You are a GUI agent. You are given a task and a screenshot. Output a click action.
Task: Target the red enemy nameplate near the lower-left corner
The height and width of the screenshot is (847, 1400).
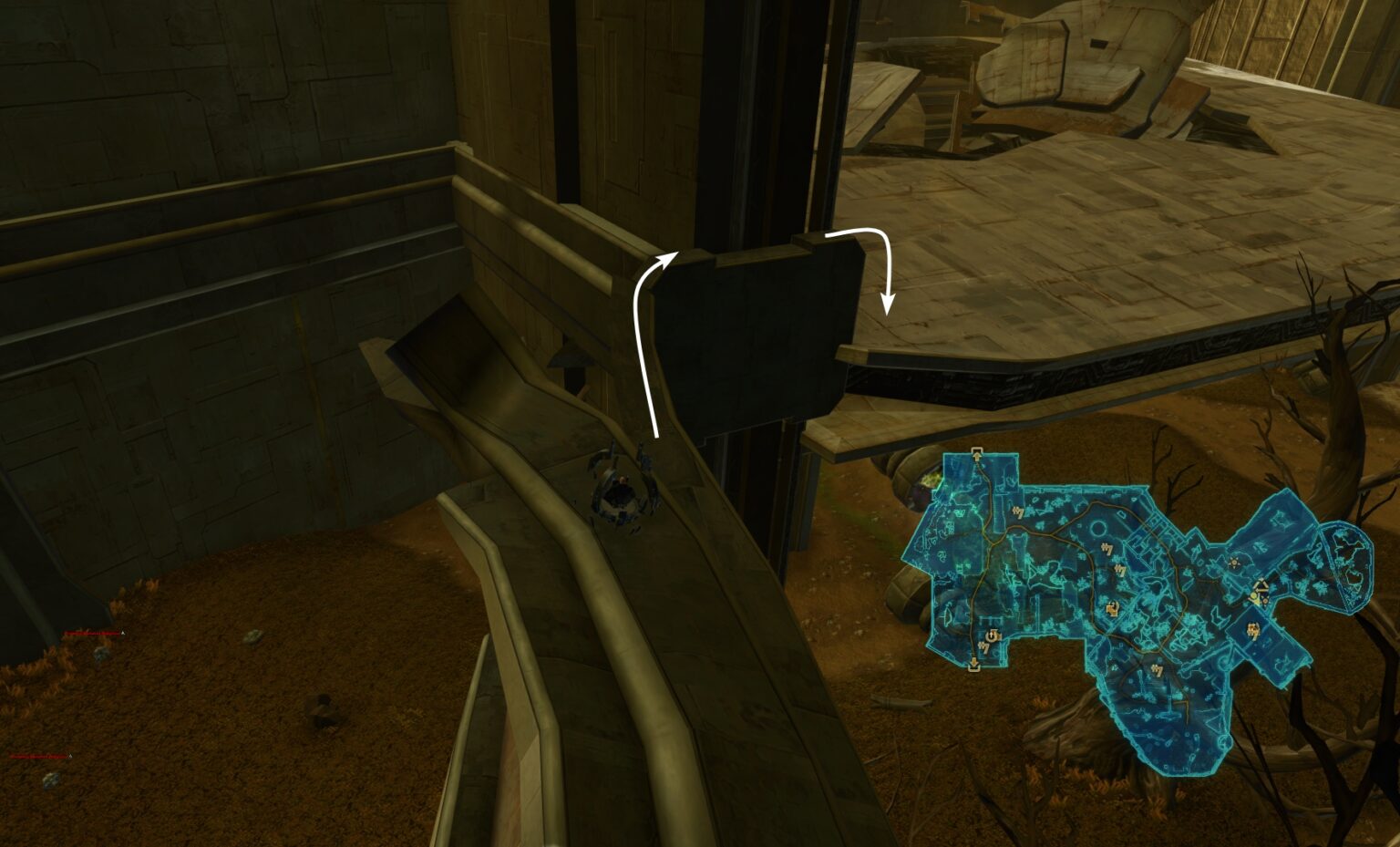point(40,756)
